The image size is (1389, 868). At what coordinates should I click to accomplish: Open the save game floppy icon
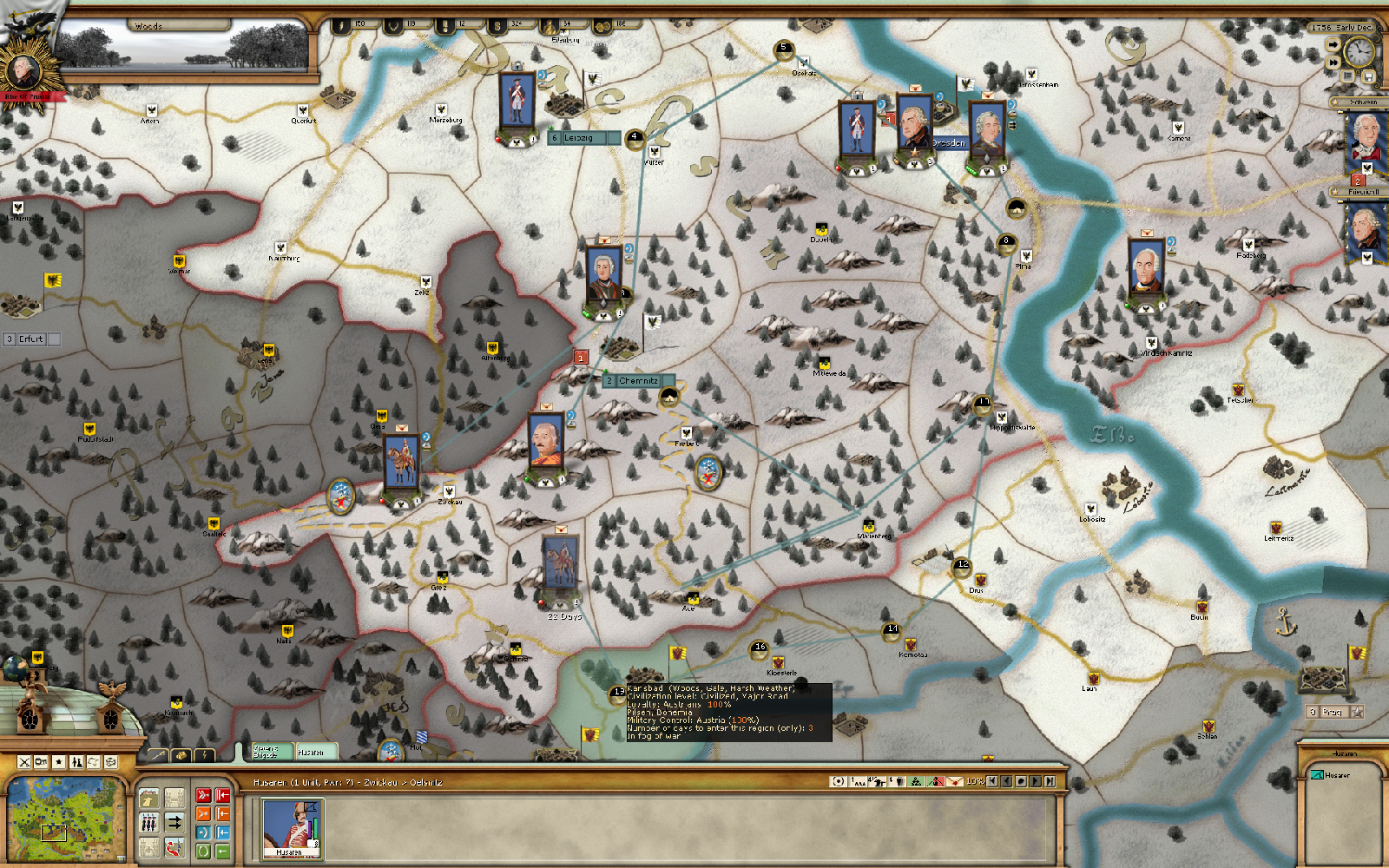coord(1368,77)
